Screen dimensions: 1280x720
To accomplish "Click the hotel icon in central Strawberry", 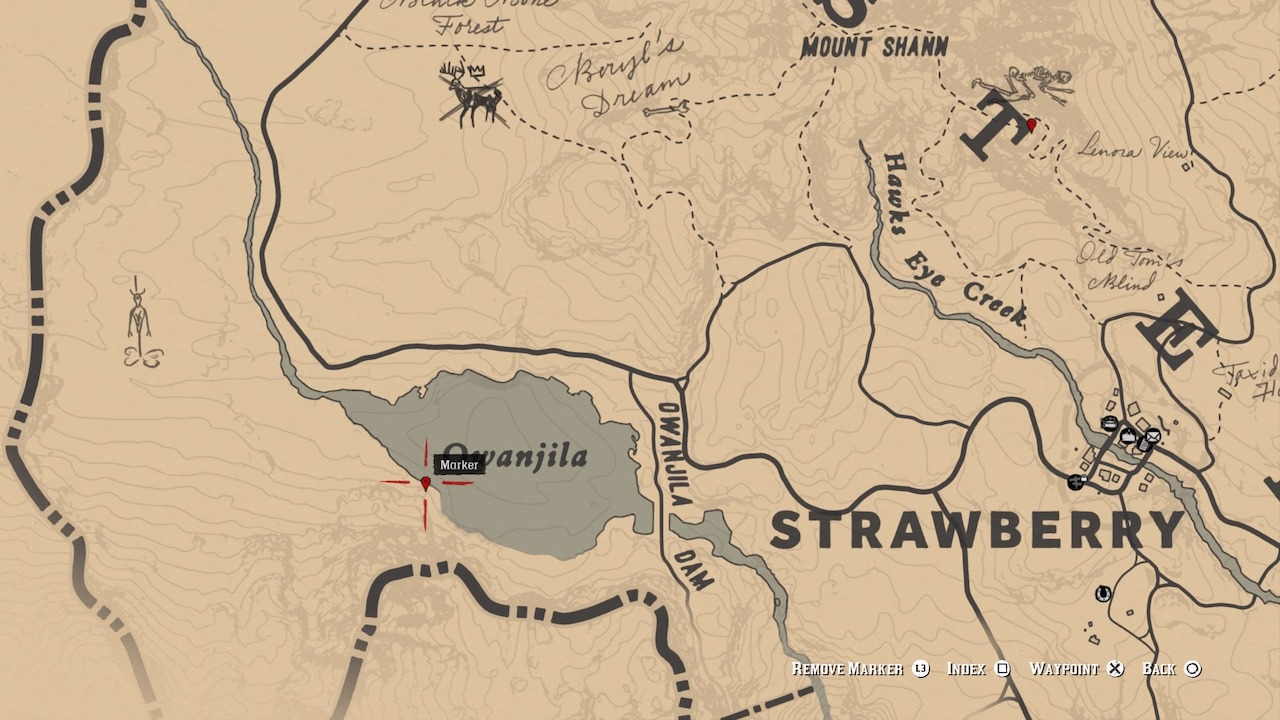I will (1111, 423).
